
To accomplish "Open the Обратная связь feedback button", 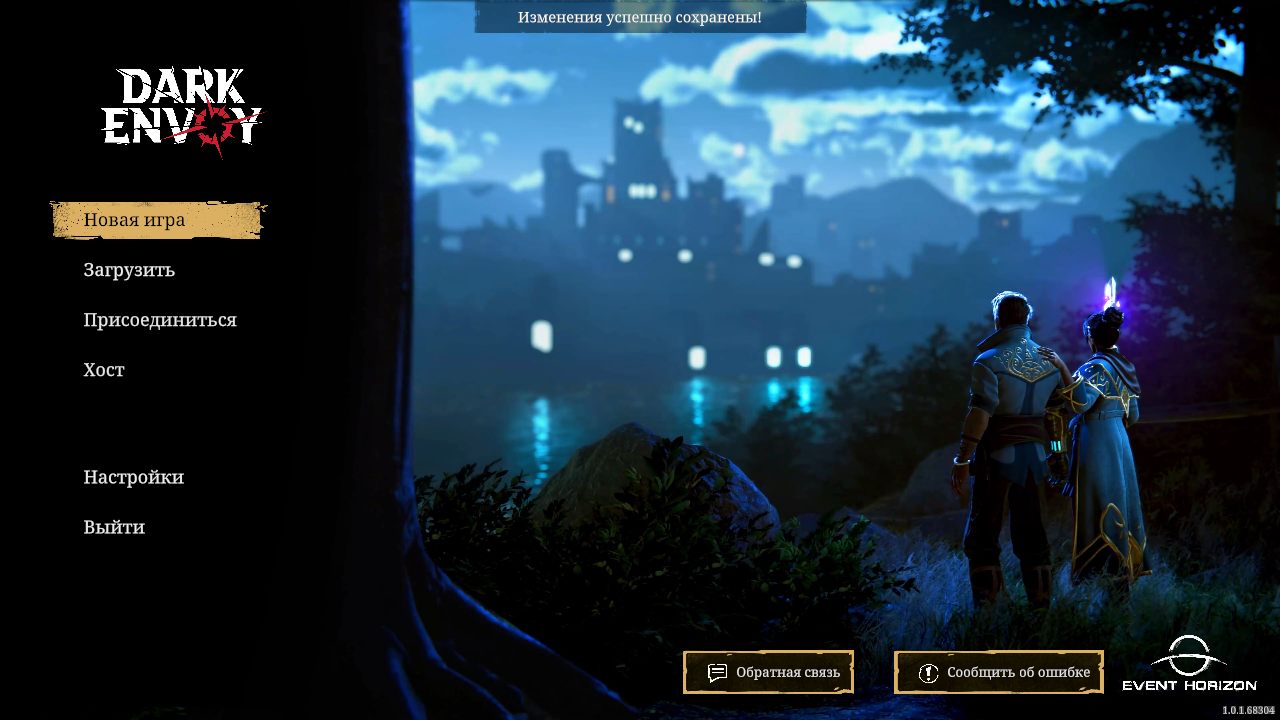I will pos(768,672).
